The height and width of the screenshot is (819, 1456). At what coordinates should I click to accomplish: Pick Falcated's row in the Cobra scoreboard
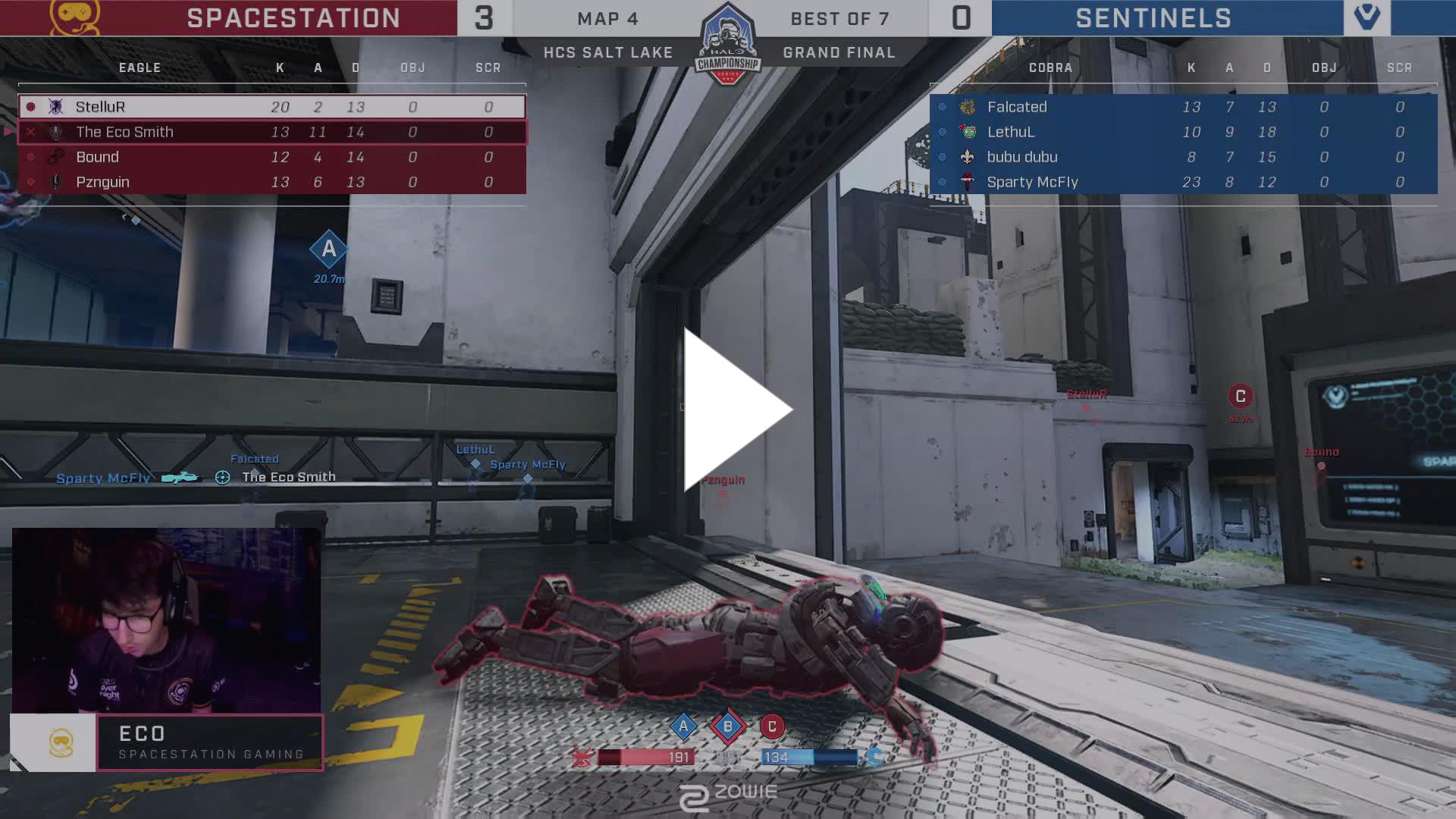1183,107
